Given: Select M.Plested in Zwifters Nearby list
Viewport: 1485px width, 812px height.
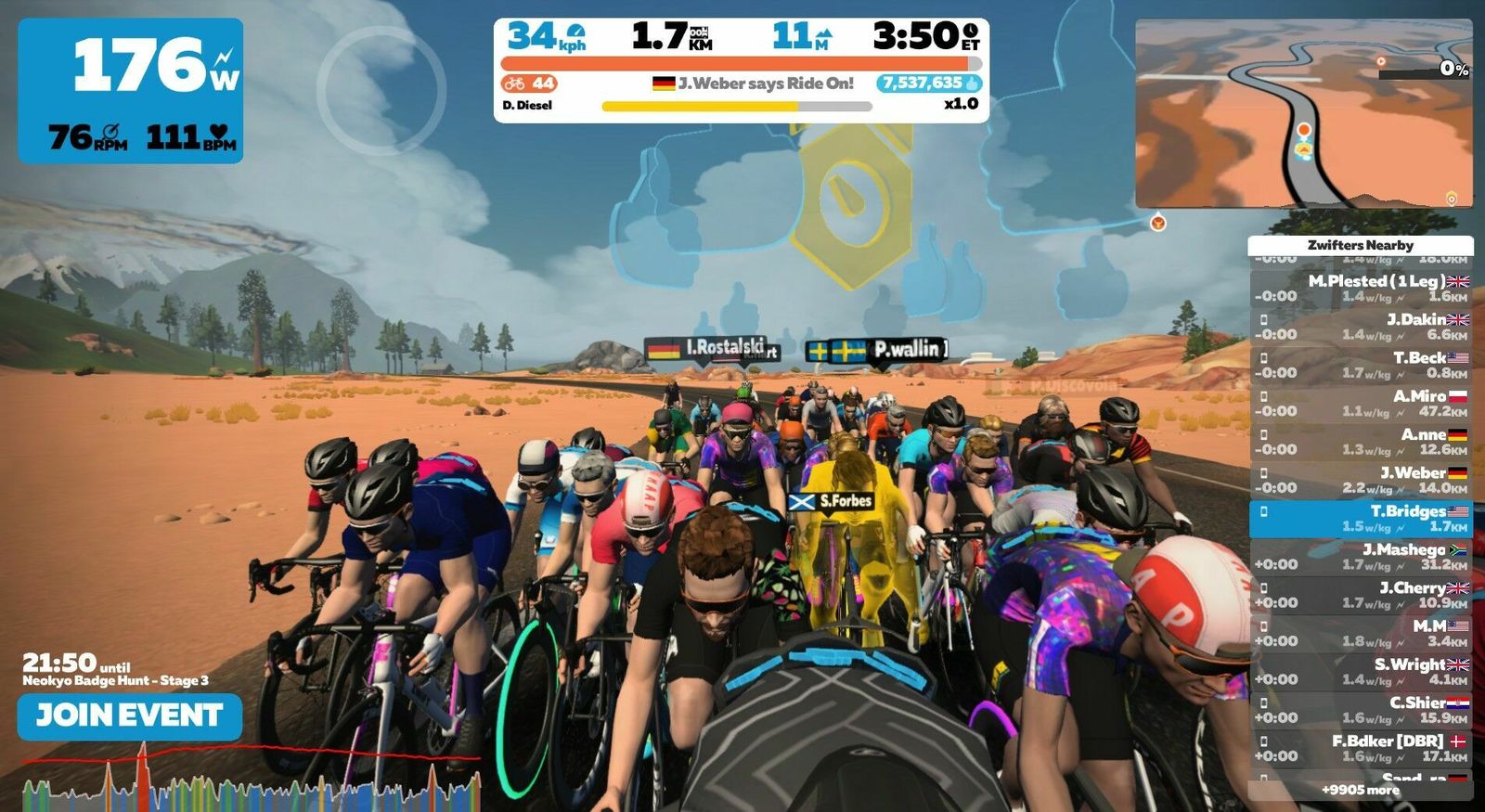Looking at the screenshot, I should (1361, 288).
